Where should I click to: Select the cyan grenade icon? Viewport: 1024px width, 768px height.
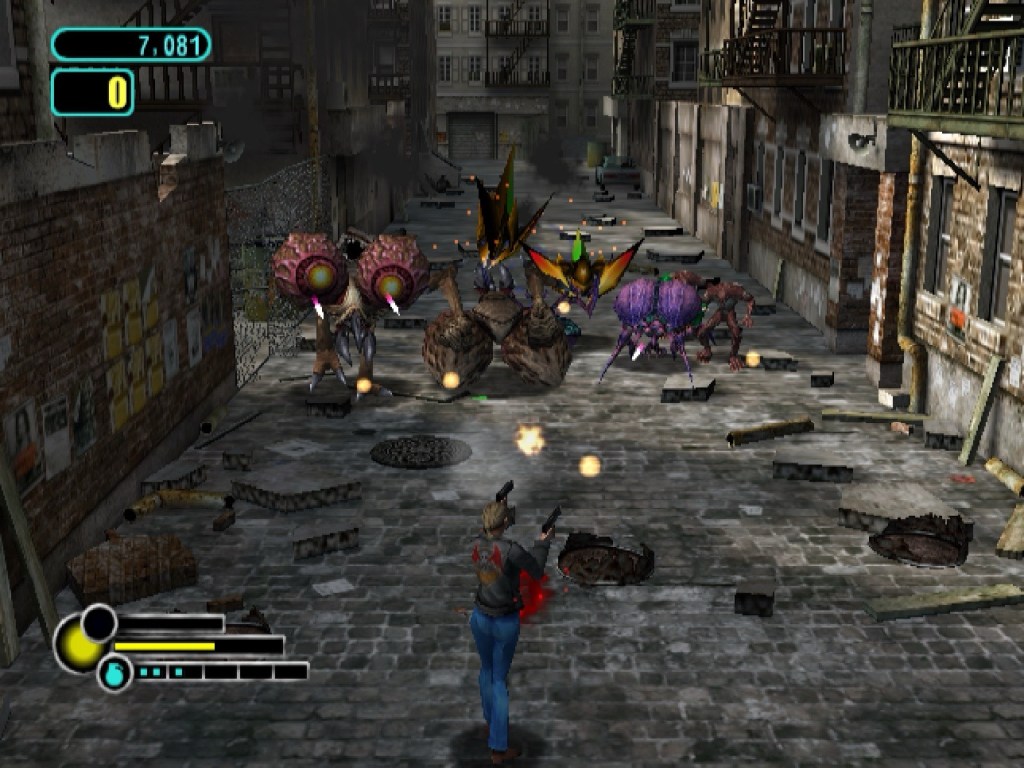tap(114, 673)
